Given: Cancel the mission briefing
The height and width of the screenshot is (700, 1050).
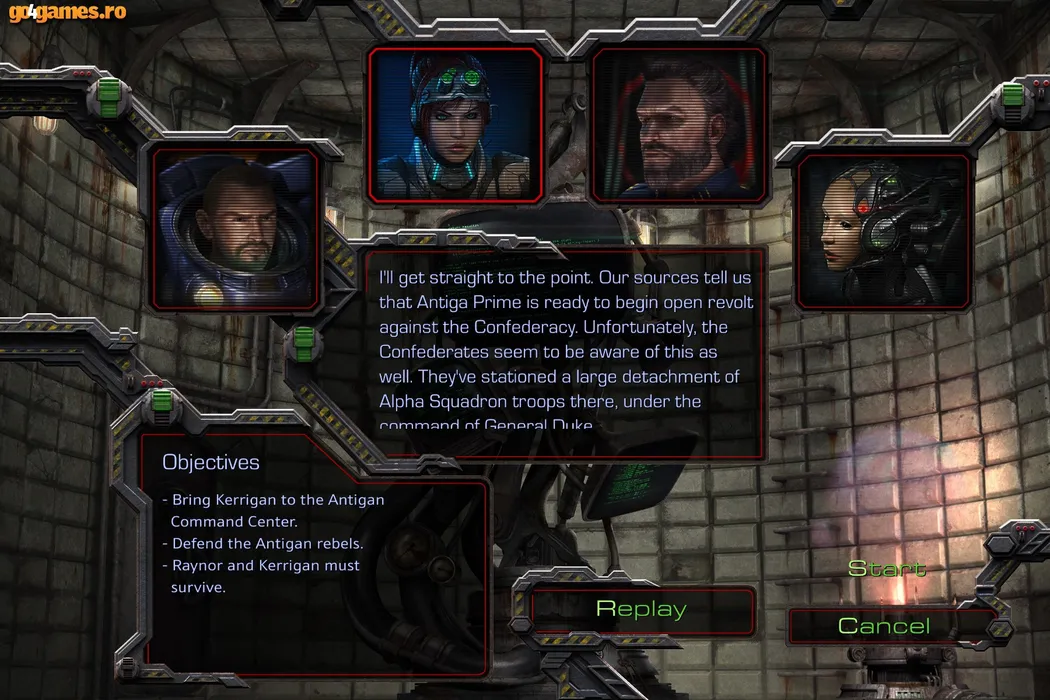Looking at the screenshot, I should pyautogui.click(x=884, y=626).
